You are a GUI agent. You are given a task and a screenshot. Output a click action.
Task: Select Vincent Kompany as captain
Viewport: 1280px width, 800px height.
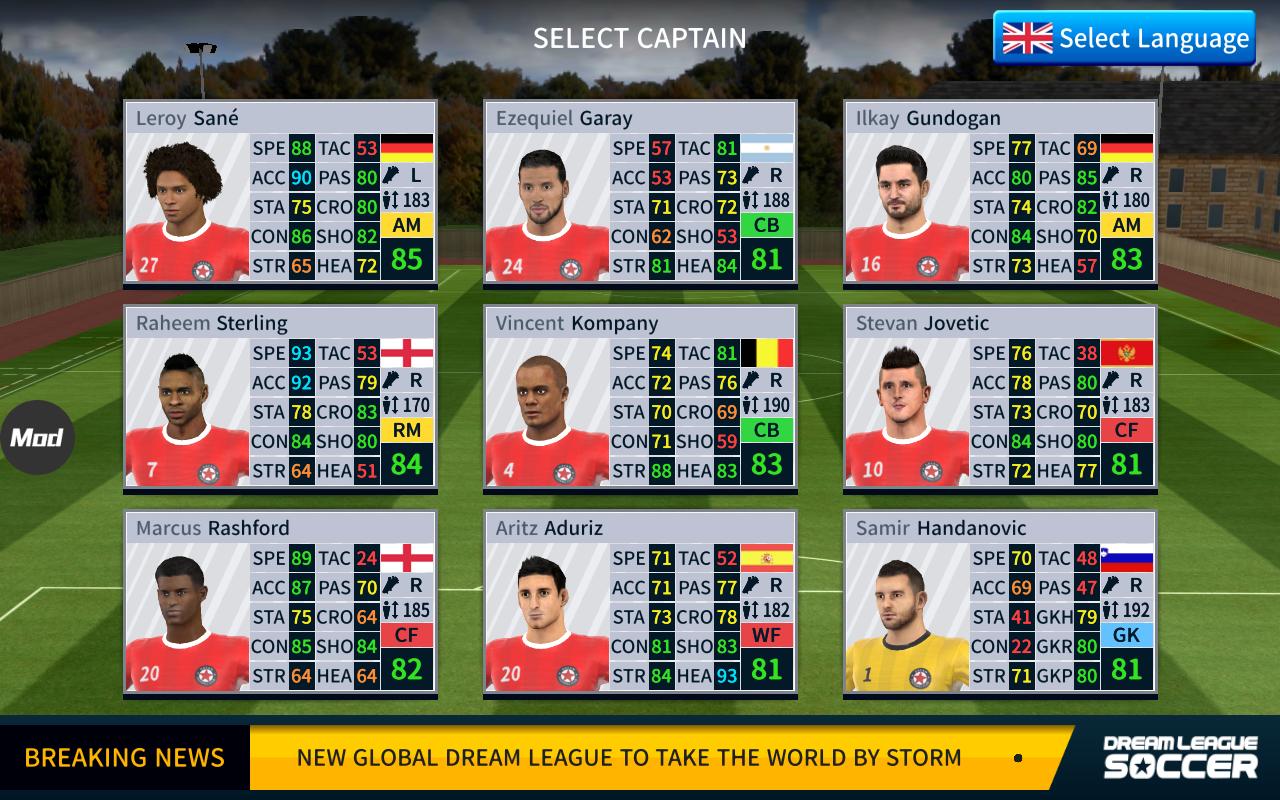(640, 398)
